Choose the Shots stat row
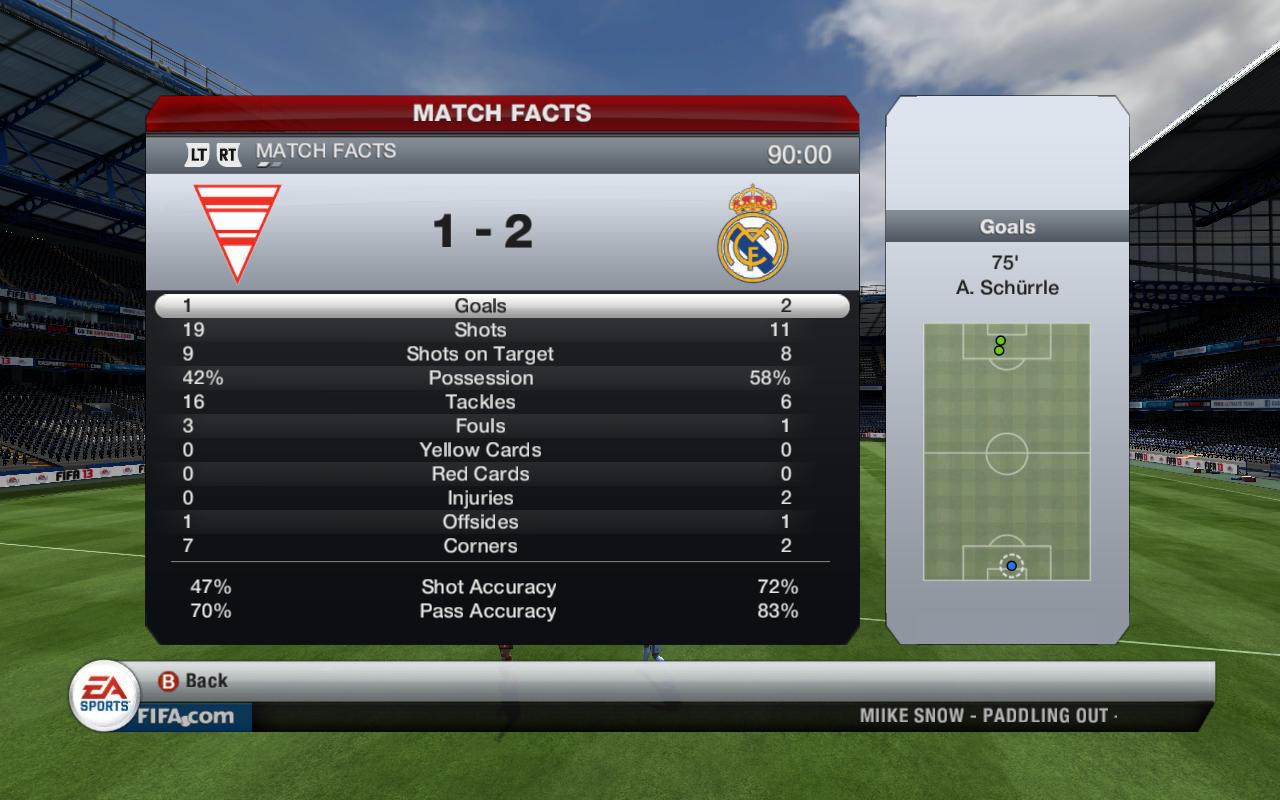 (x=481, y=330)
